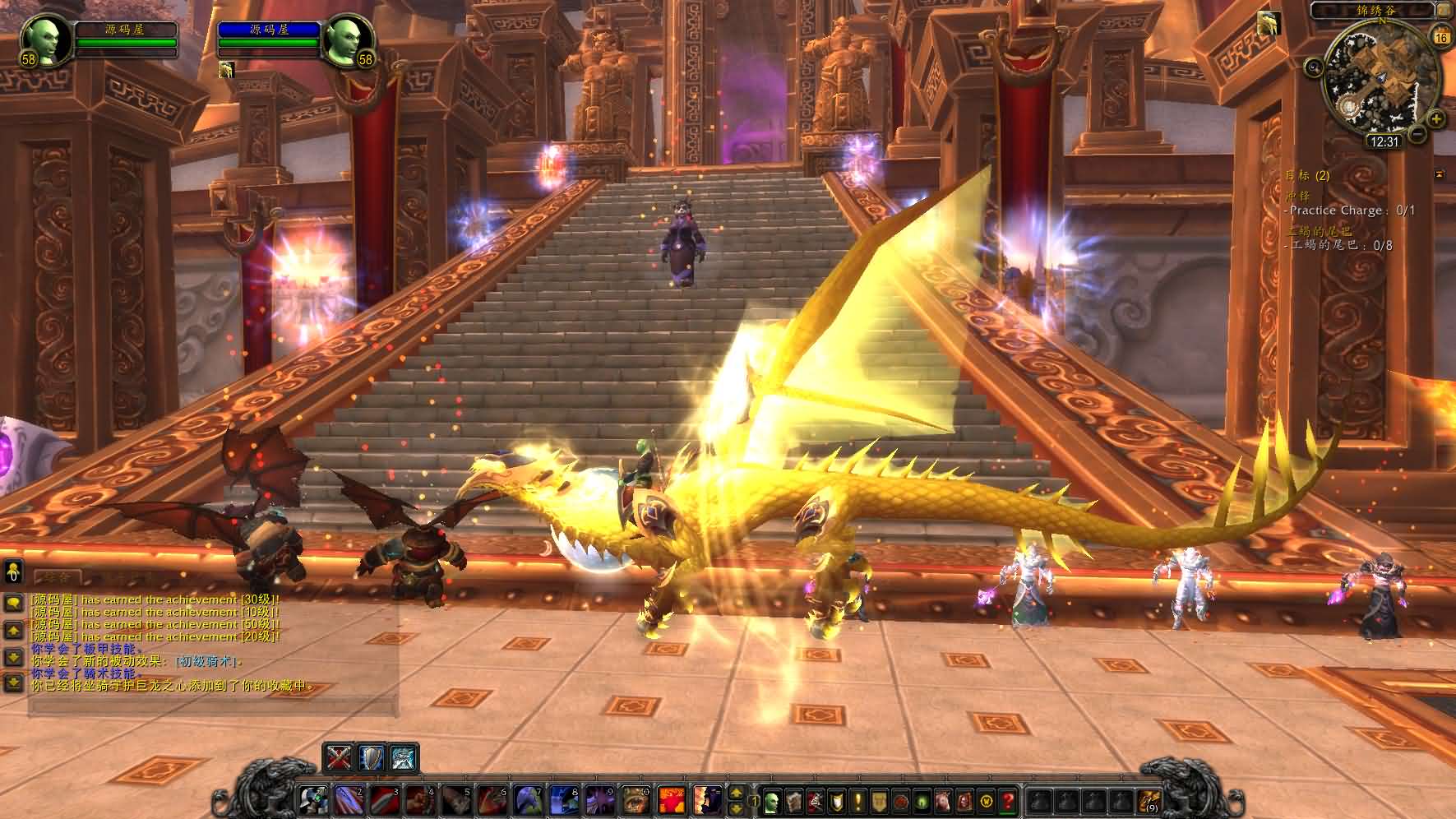
Task: Click the player portrait at top left
Action: [44, 39]
